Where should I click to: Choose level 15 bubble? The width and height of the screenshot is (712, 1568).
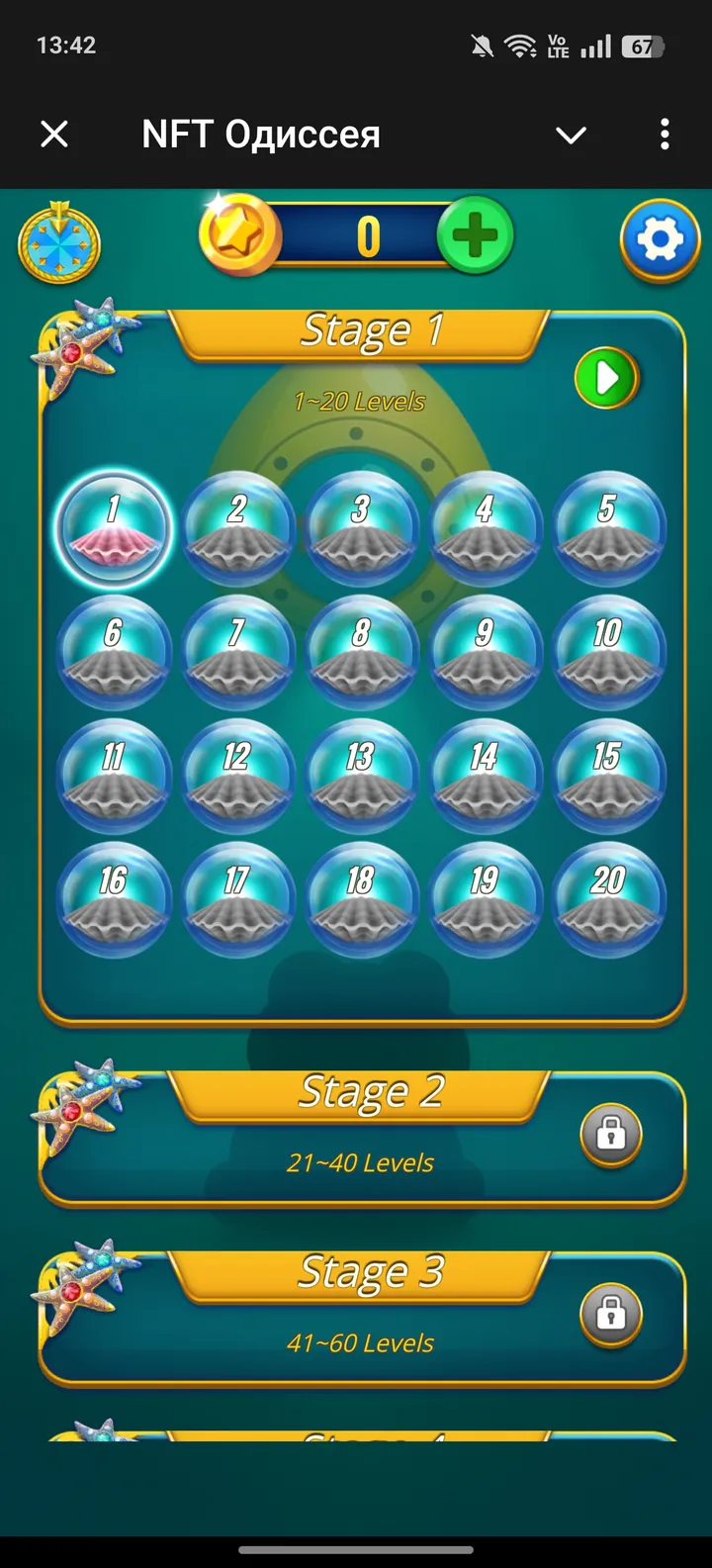(x=608, y=776)
